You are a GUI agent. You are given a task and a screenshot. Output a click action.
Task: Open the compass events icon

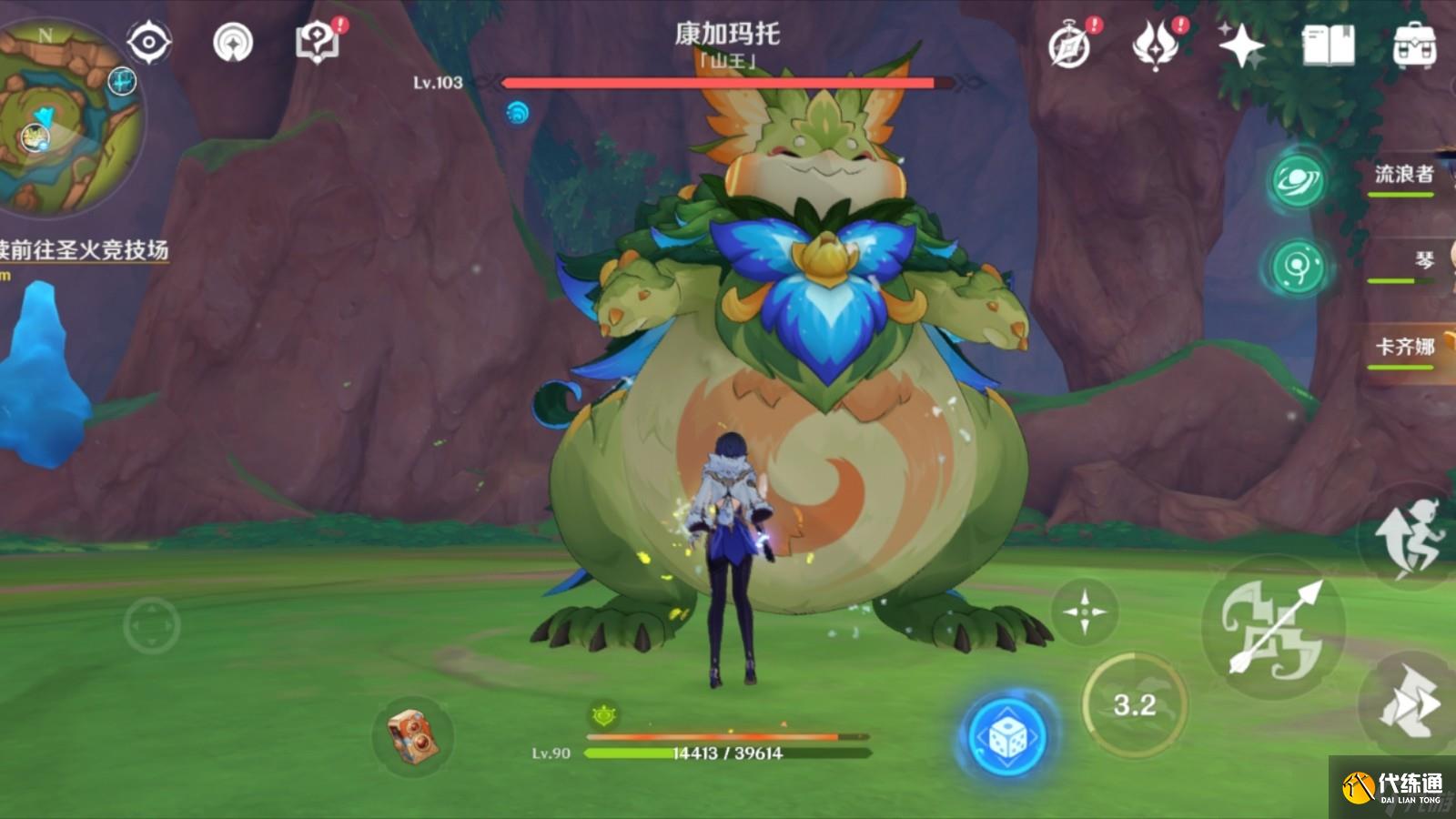click(x=1070, y=45)
